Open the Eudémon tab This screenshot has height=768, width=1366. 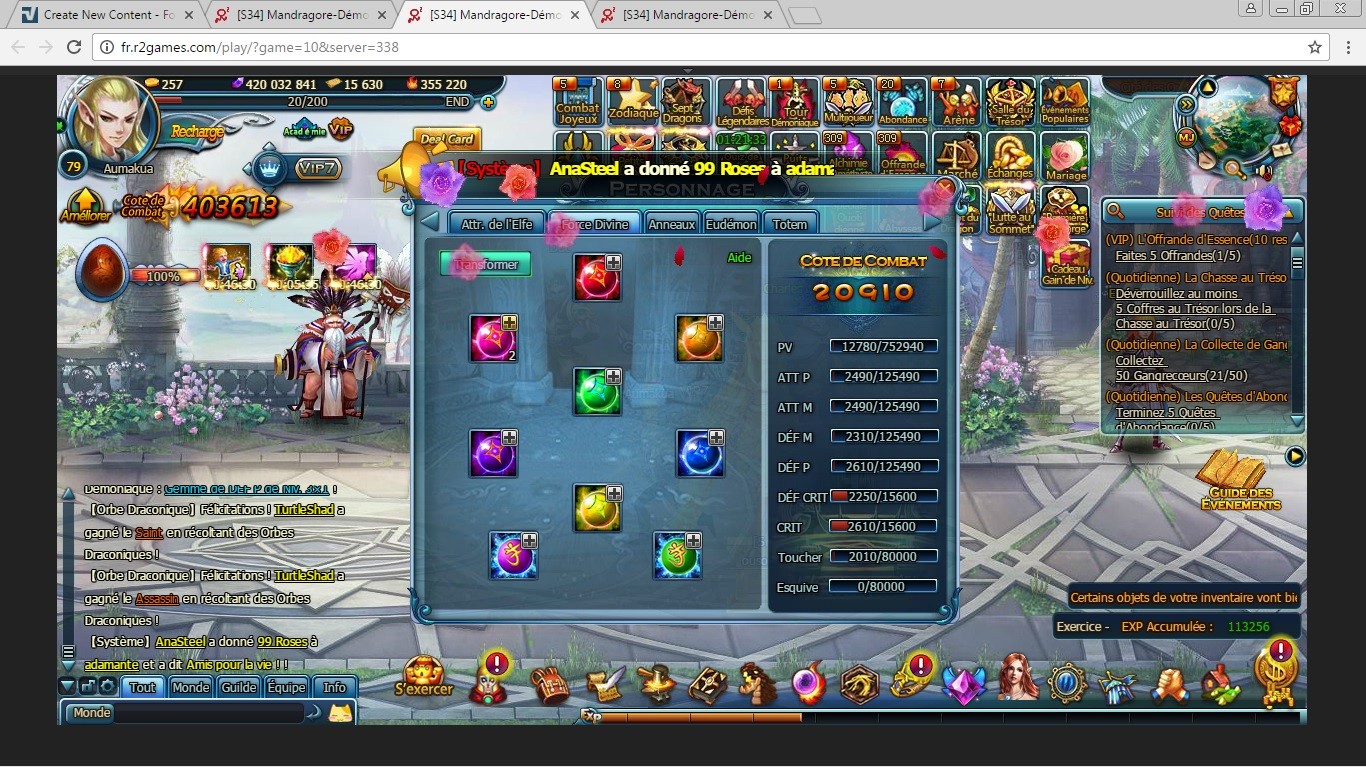coord(731,224)
